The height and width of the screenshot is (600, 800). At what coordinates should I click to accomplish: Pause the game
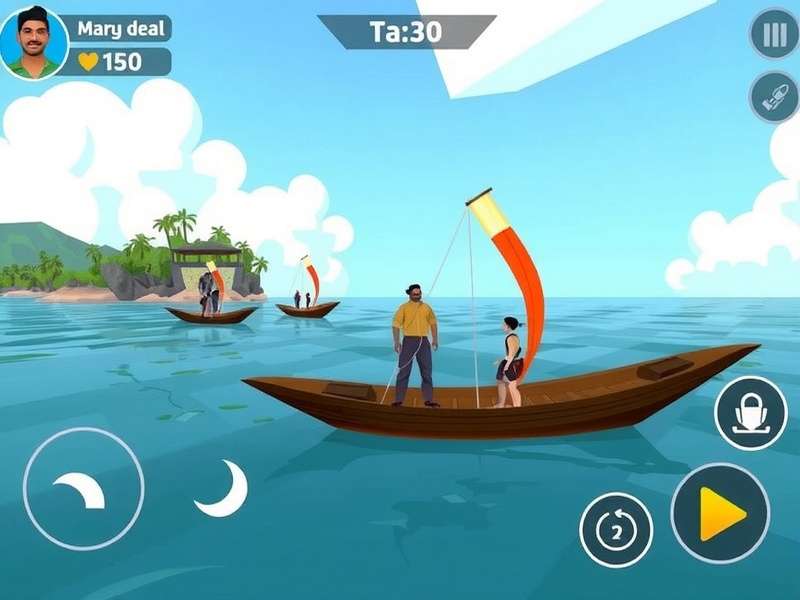coord(774,35)
